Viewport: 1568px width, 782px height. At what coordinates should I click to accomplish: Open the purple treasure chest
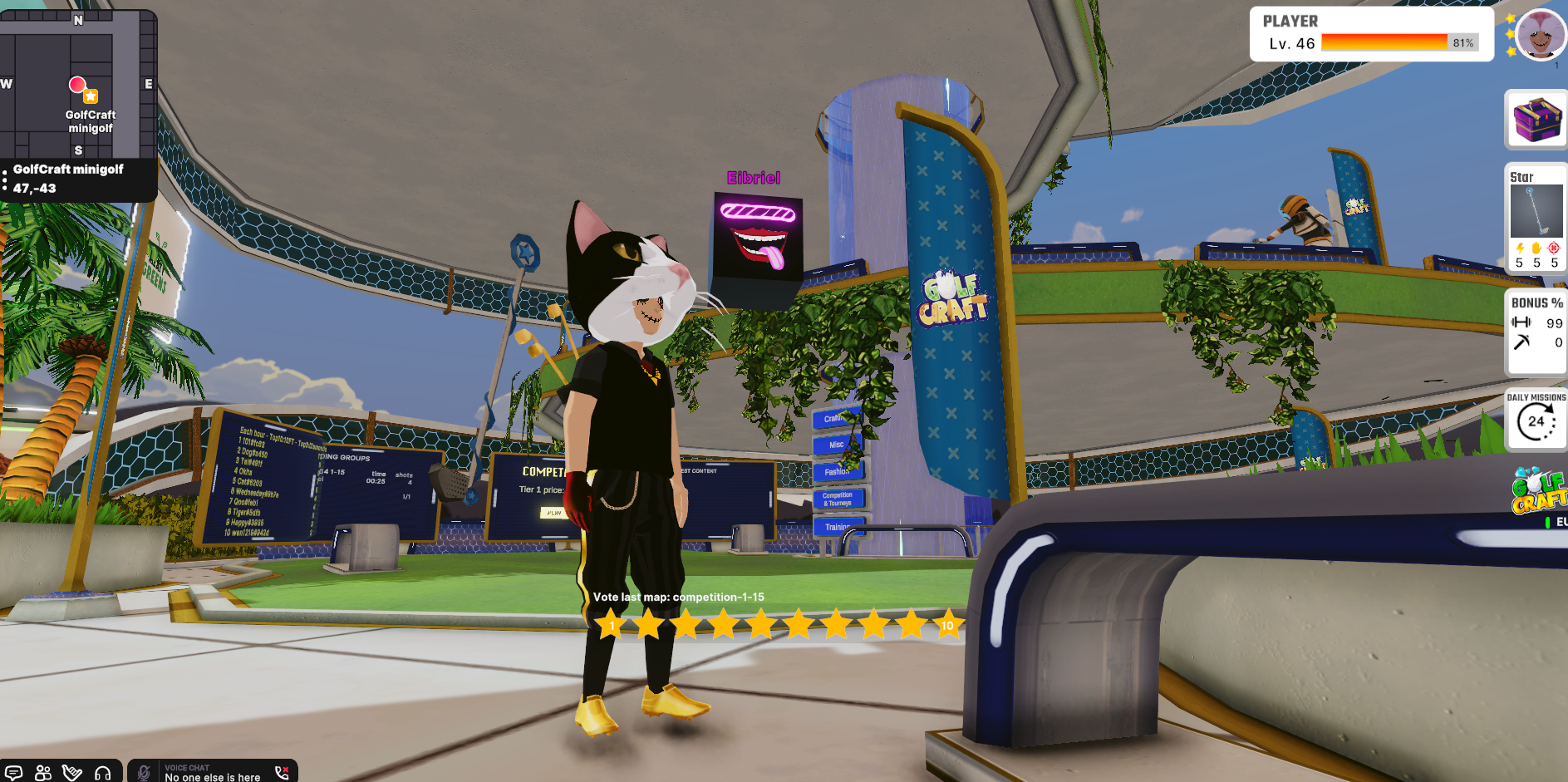pos(1536,120)
